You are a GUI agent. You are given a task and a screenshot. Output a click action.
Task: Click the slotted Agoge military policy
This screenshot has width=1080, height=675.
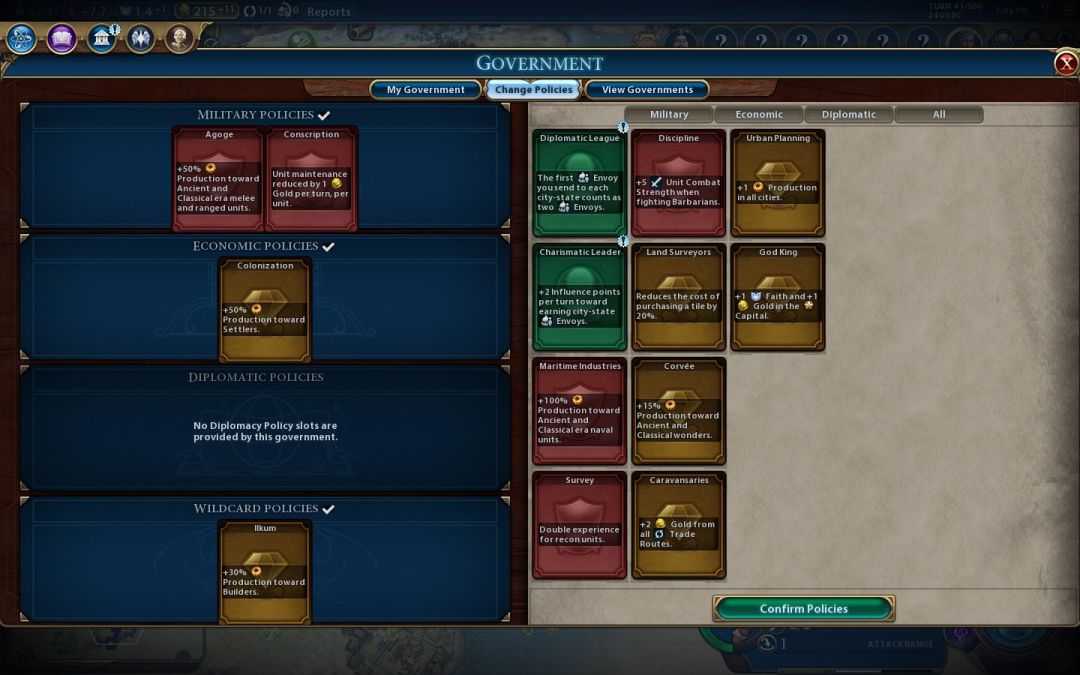coord(218,178)
